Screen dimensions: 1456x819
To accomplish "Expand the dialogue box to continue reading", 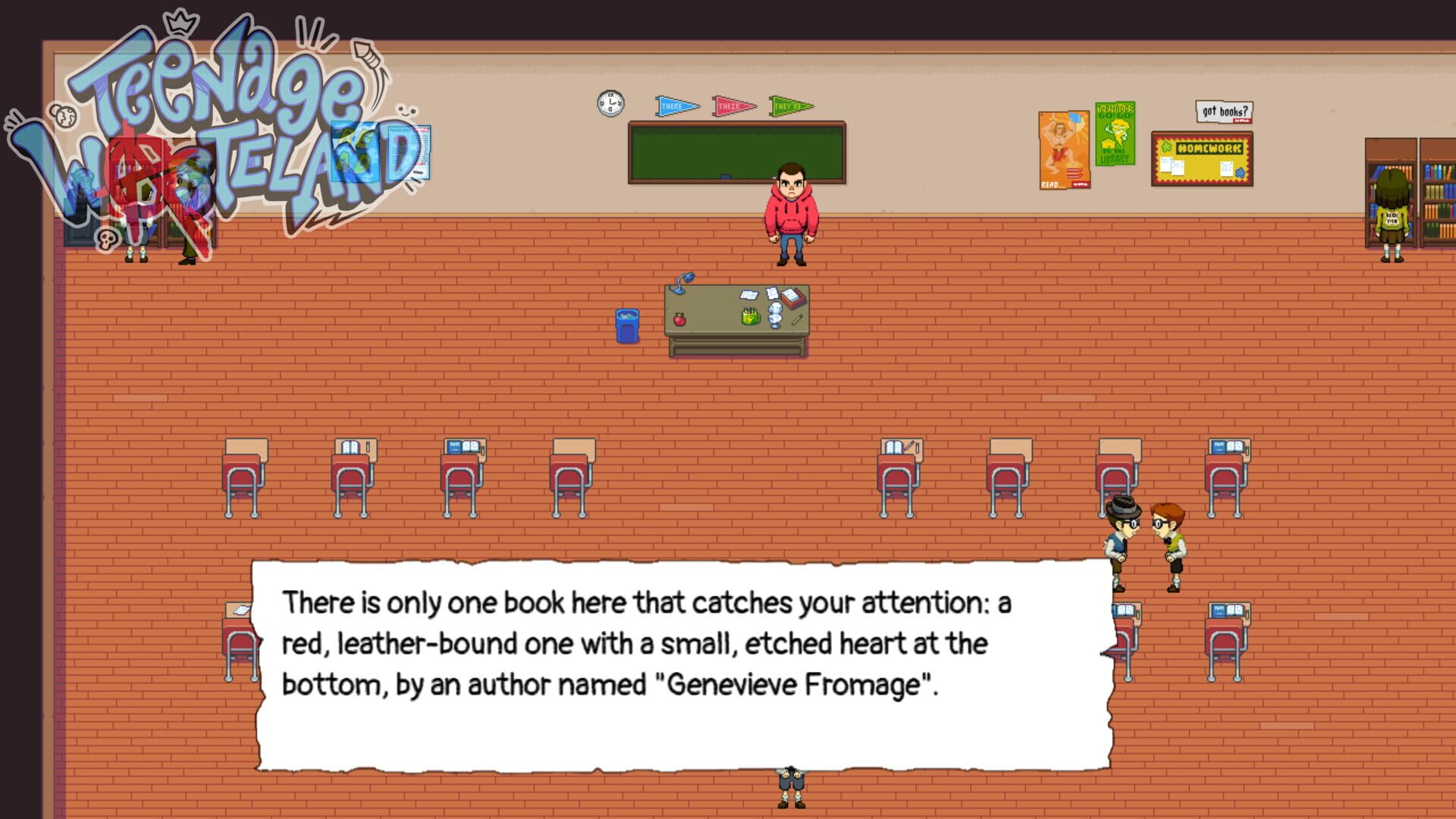I will point(682,660).
